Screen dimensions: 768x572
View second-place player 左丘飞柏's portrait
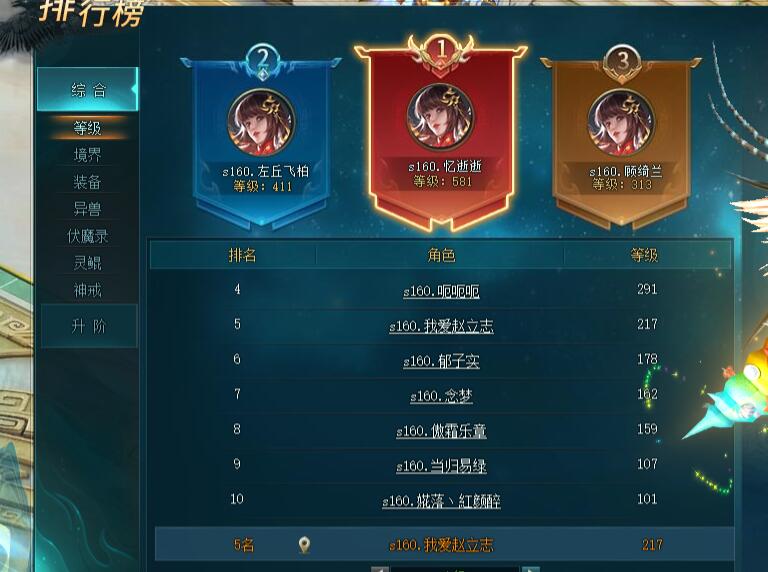tap(261, 122)
